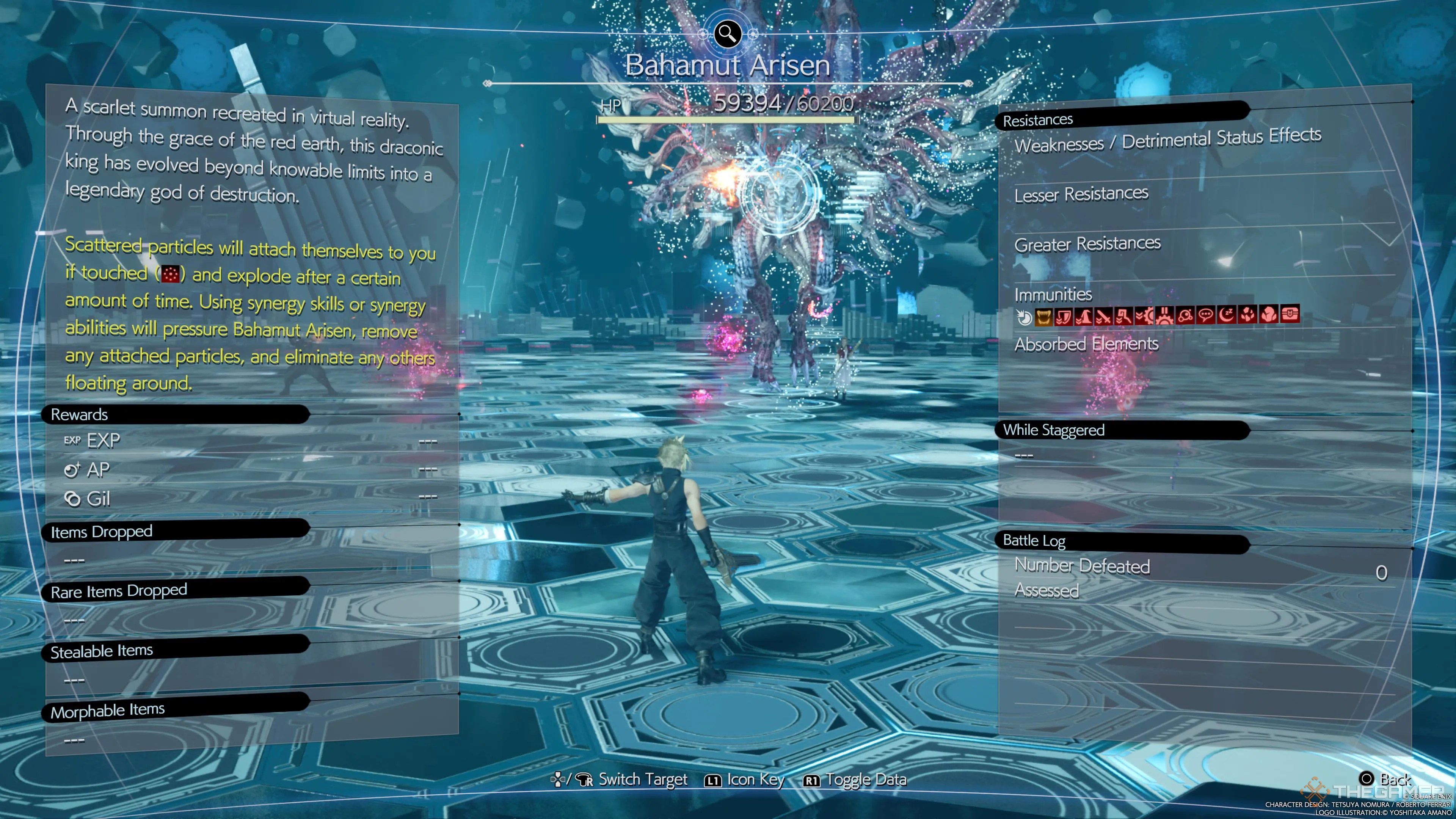The image size is (1456, 819).
Task: Click the scattered particles status icon in yellow text
Action: (171, 274)
